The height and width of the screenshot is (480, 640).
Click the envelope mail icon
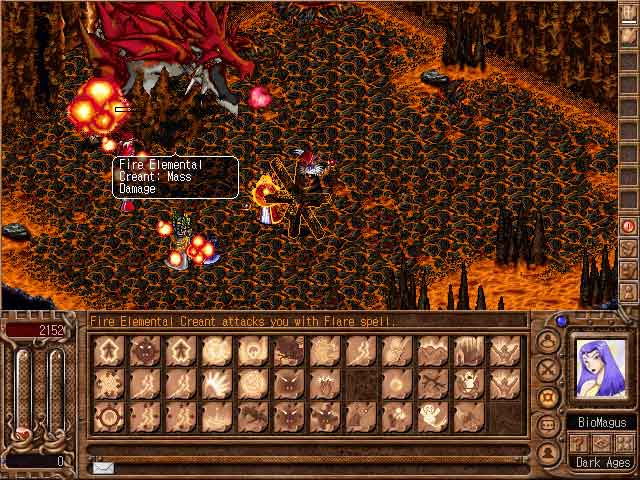(x=103, y=467)
